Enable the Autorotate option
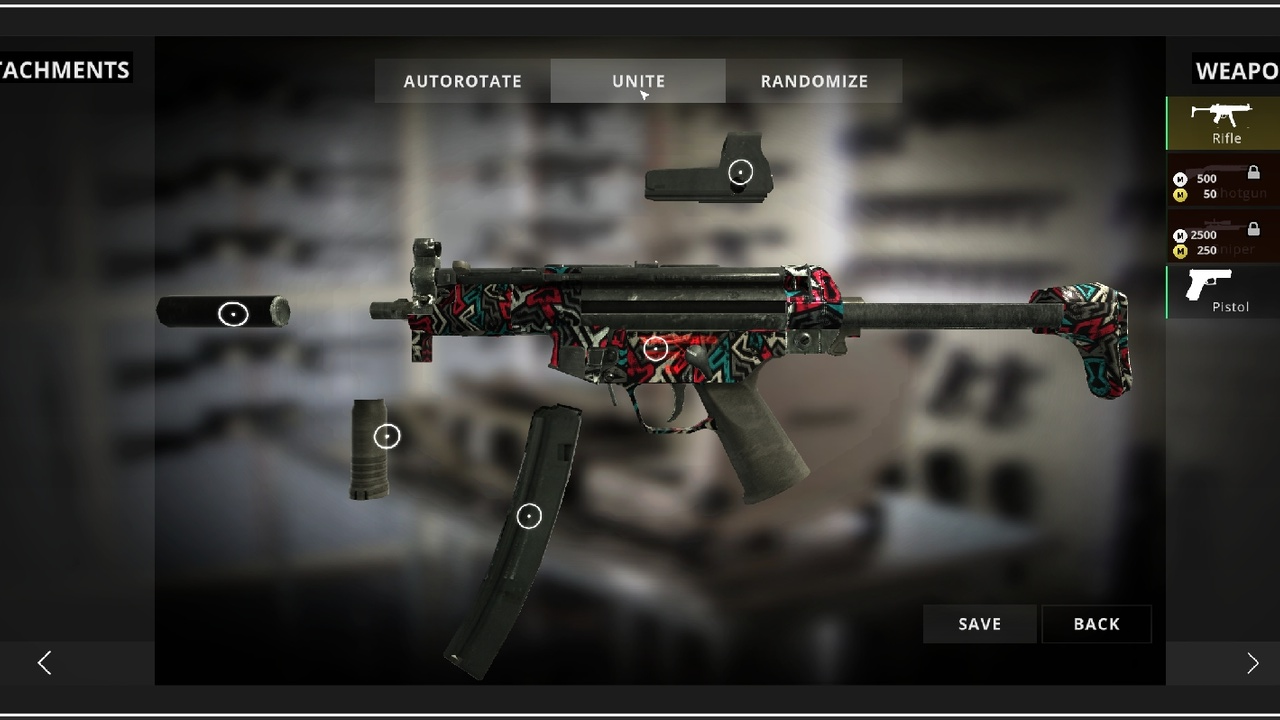 point(462,81)
